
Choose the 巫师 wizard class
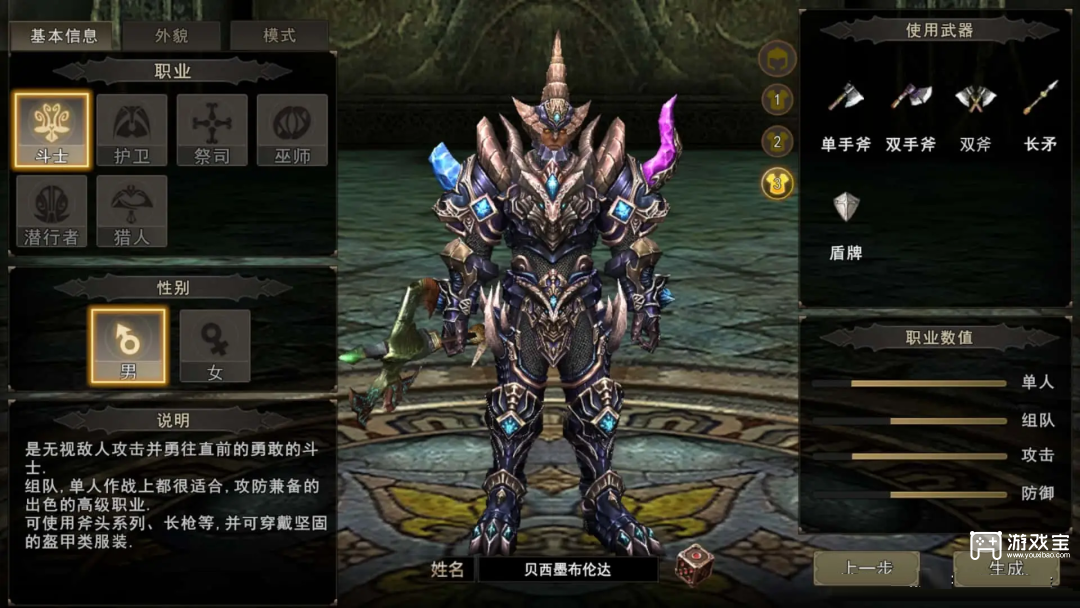(x=292, y=130)
